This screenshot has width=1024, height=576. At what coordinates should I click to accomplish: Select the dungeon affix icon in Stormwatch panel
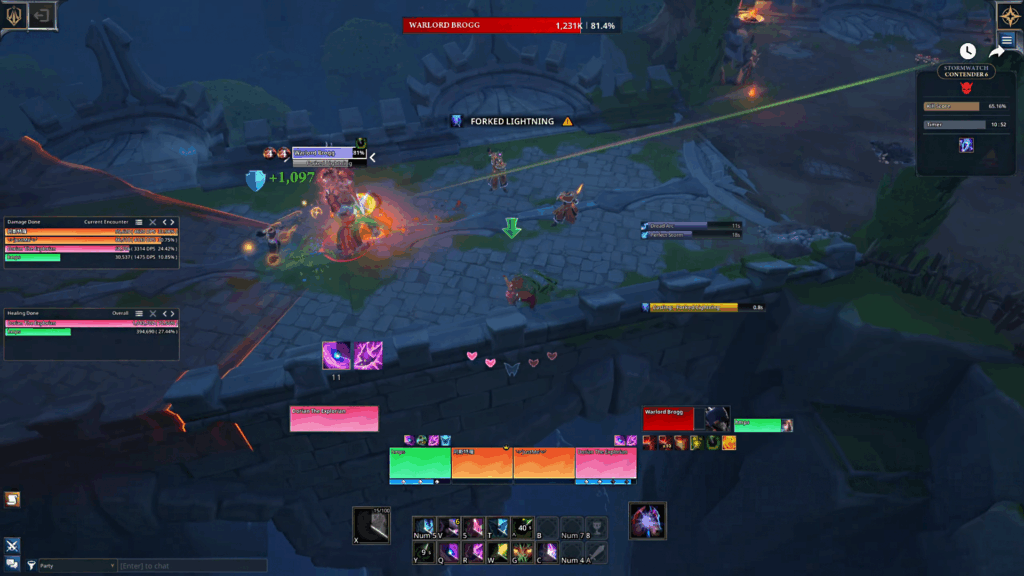967,146
